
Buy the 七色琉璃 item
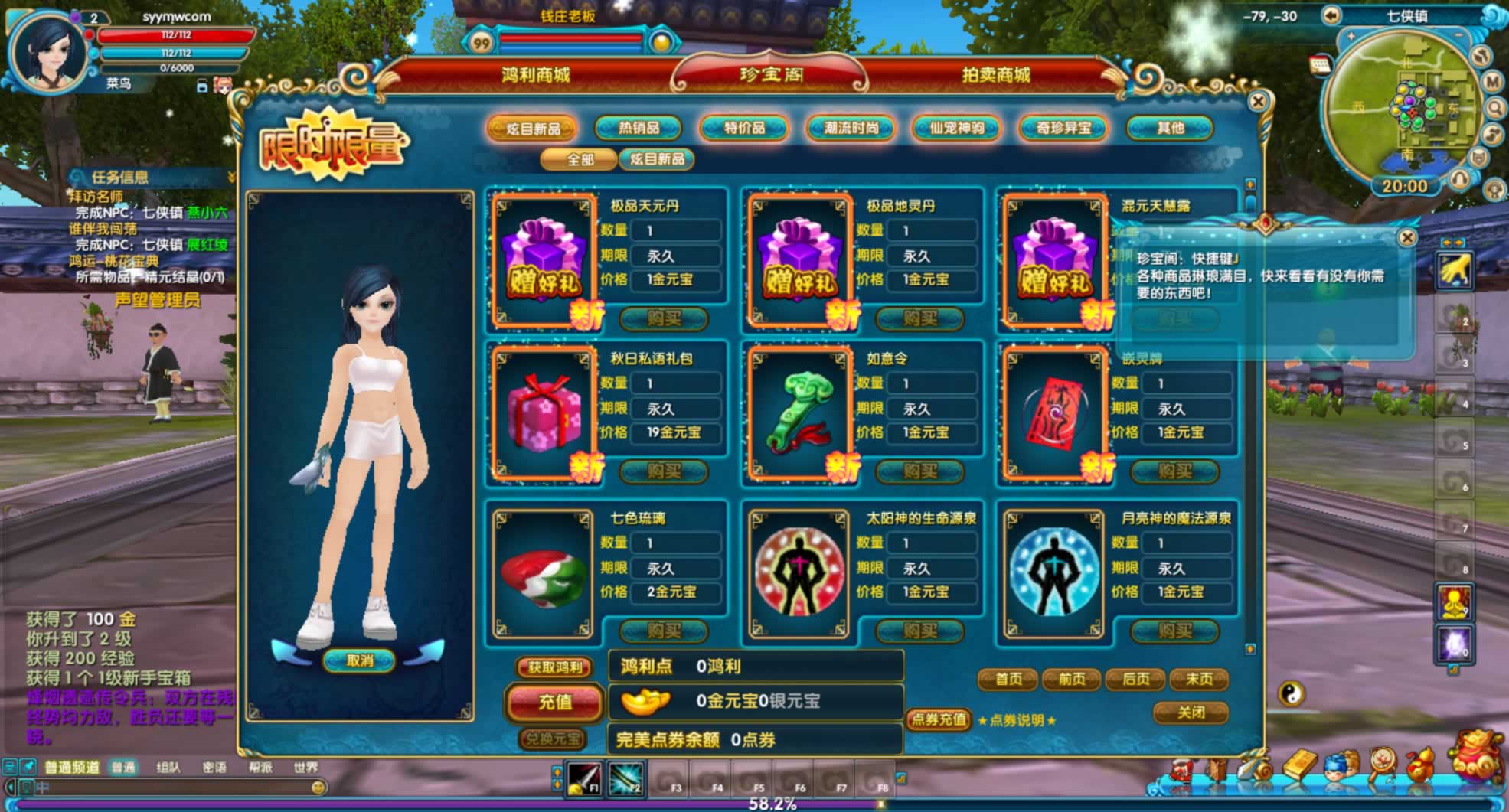coord(663,631)
